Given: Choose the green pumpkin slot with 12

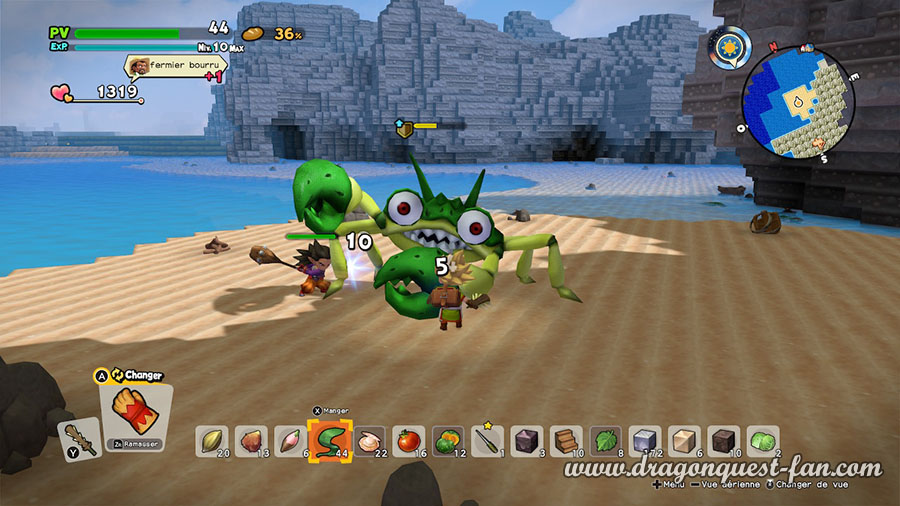Looking at the screenshot, I should (x=447, y=441).
